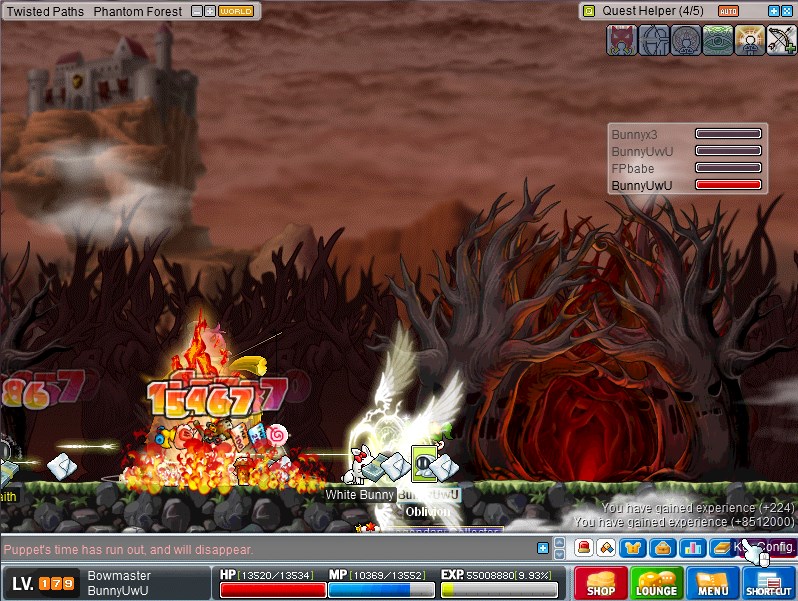
Task: Click the bow with green plus buff icon
Action: click(781, 40)
